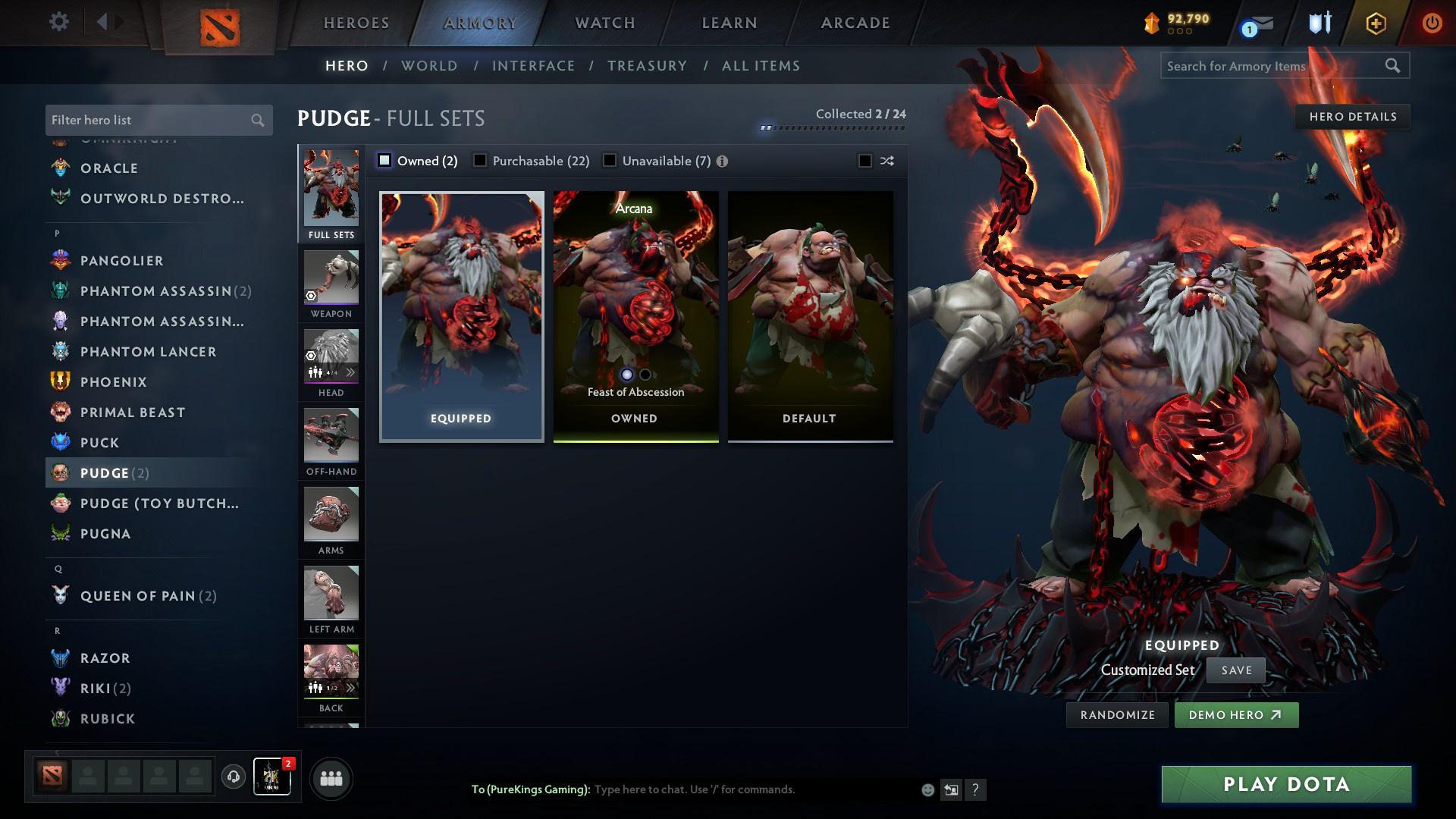Disable the Owned (2) checkbox

tap(384, 161)
